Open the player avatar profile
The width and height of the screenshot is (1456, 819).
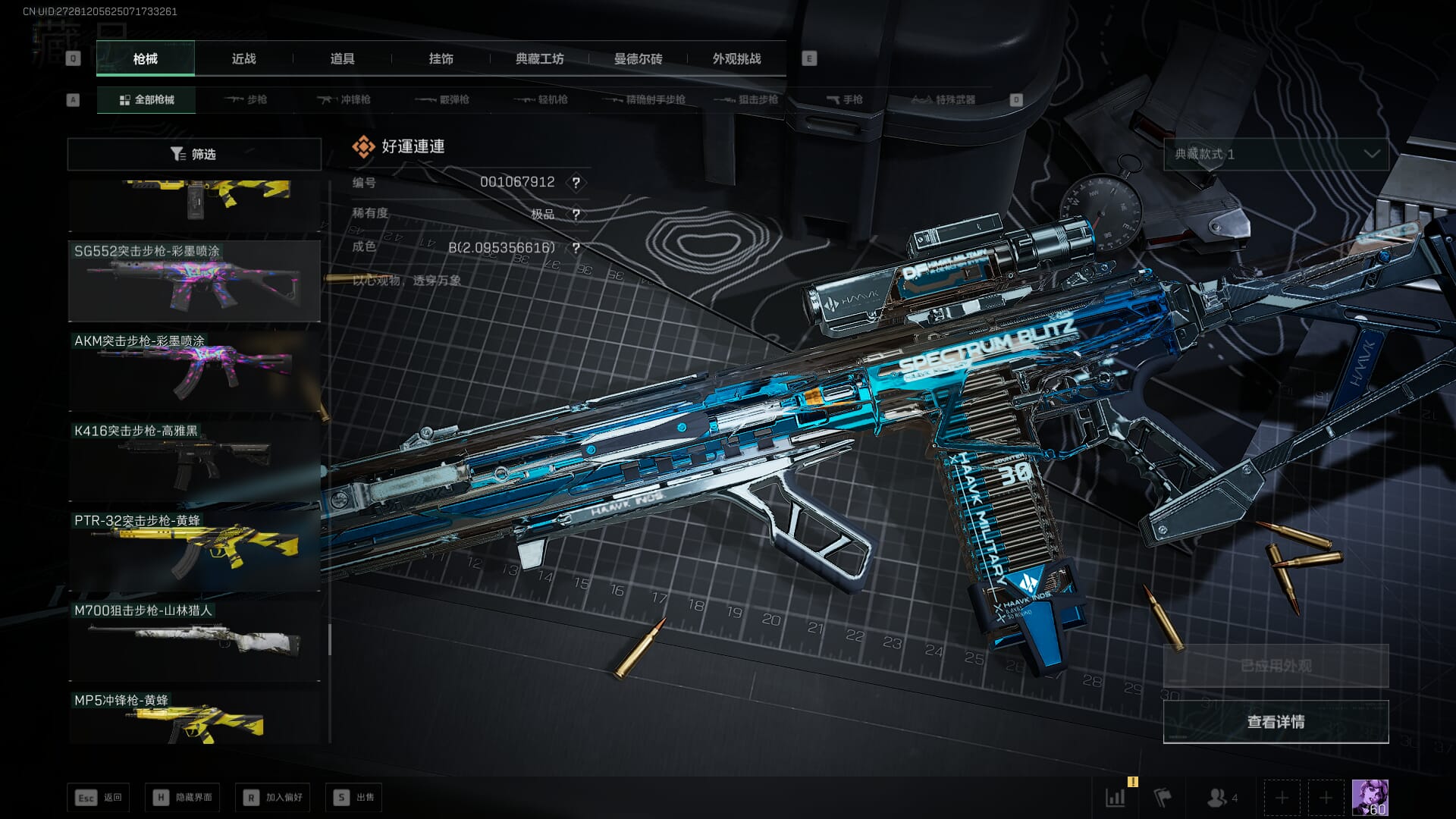1370,797
